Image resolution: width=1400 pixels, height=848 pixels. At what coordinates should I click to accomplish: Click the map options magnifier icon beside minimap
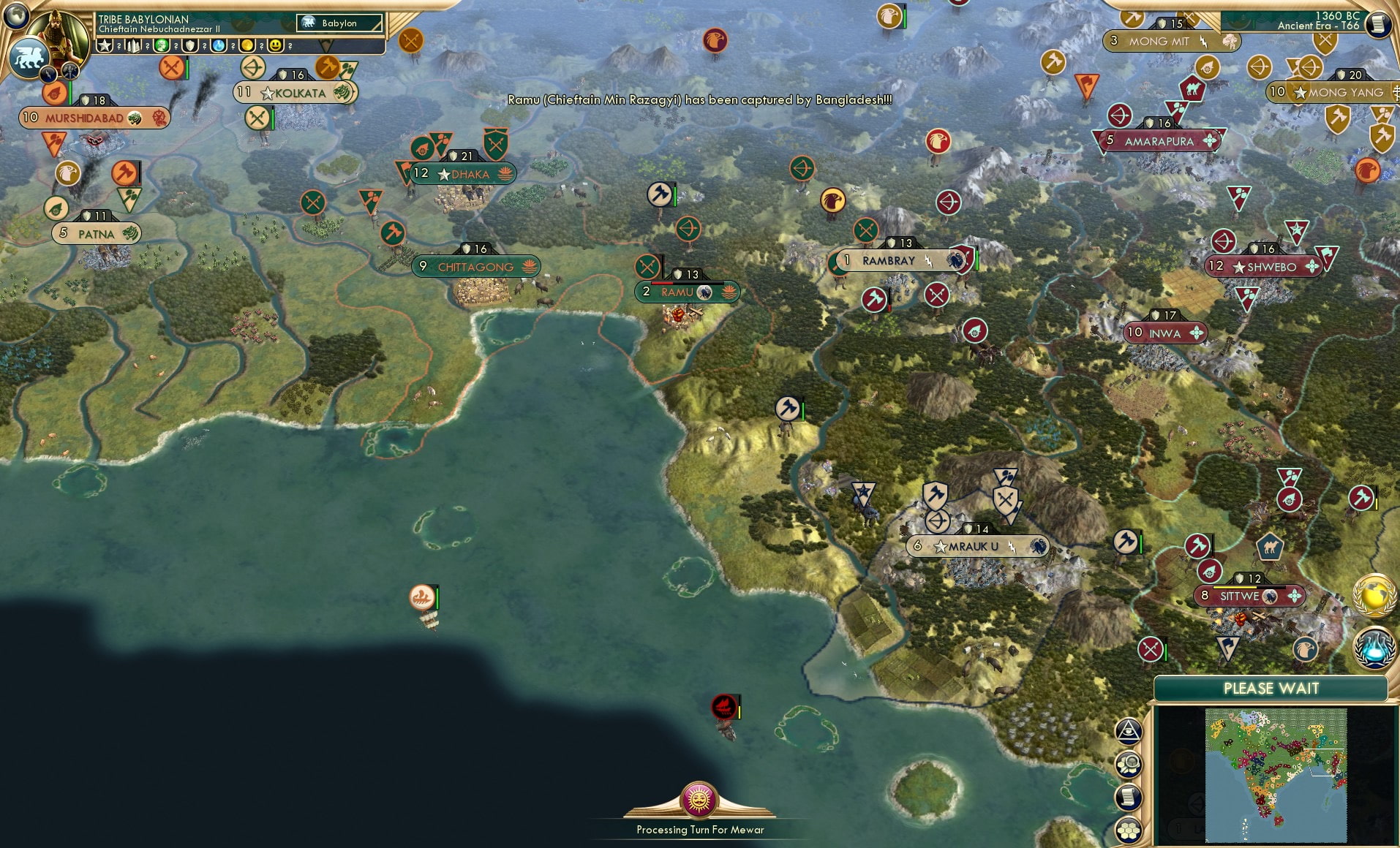1129,765
